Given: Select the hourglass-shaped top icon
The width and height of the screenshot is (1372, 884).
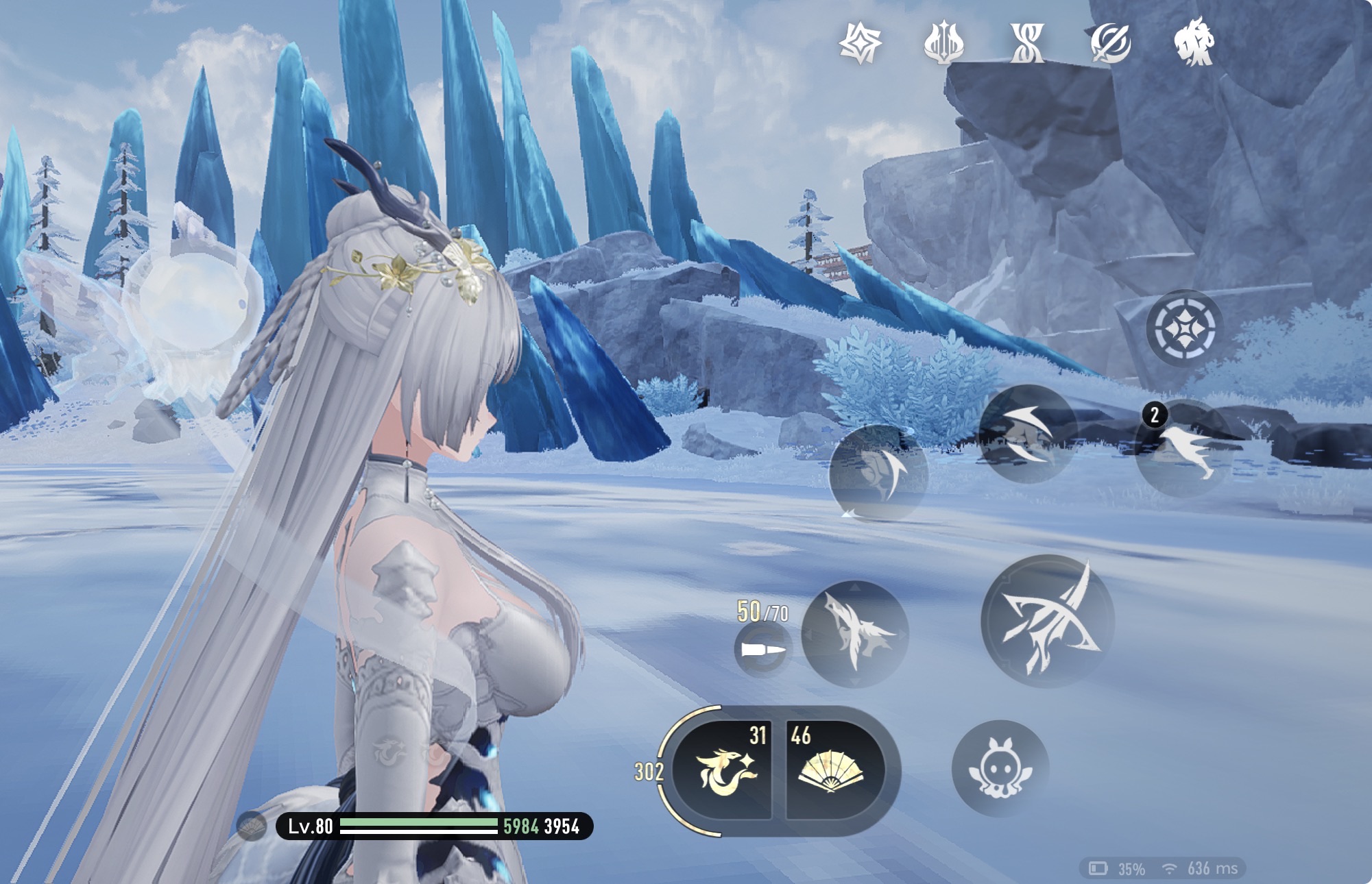Looking at the screenshot, I should (1027, 42).
